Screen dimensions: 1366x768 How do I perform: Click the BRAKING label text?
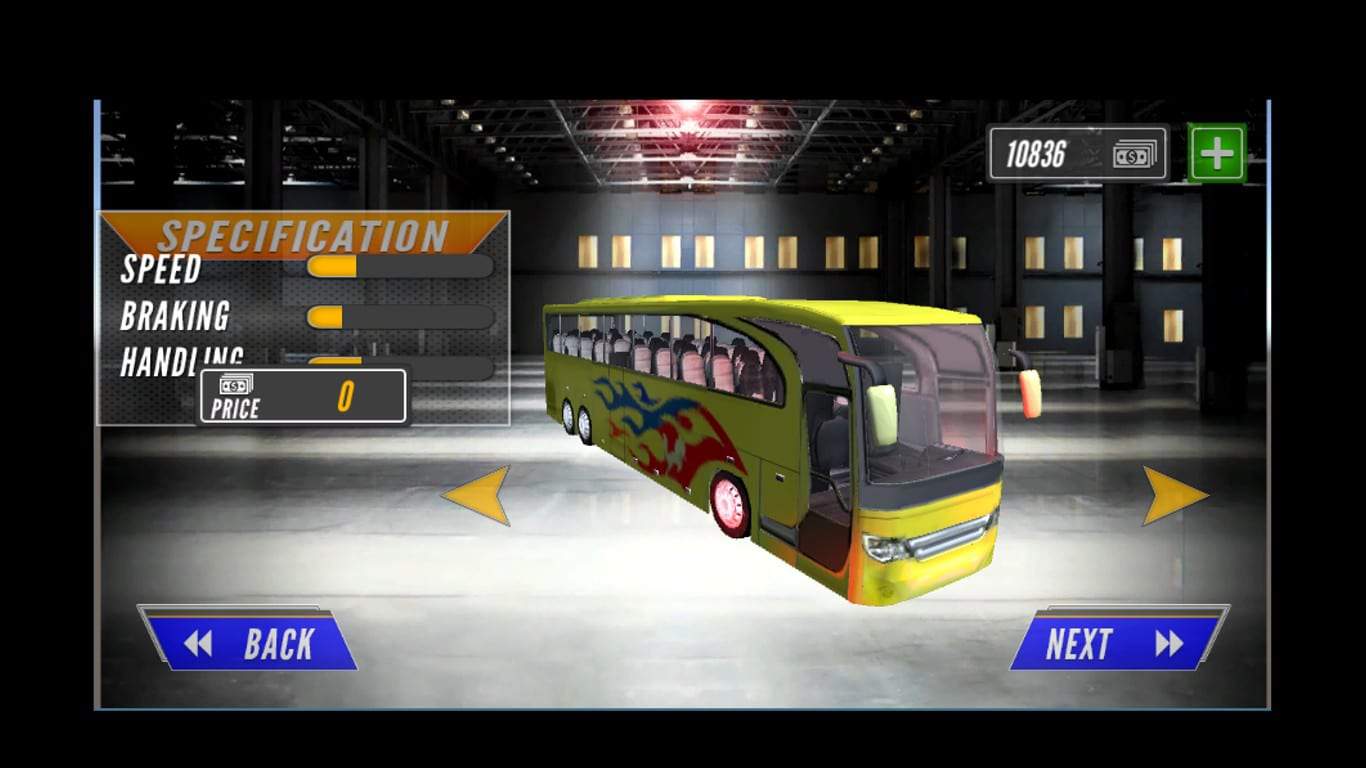click(176, 317)
